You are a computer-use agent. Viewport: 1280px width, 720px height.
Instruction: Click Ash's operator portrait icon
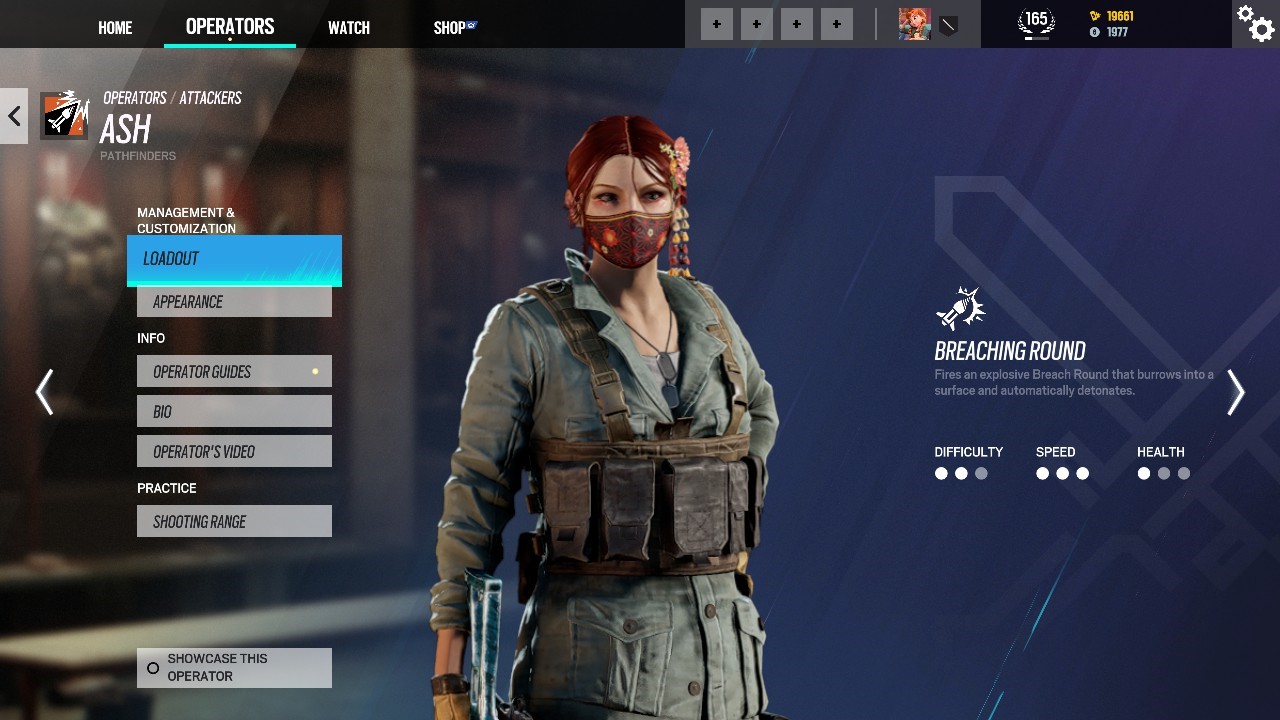[x=64, y=113]
